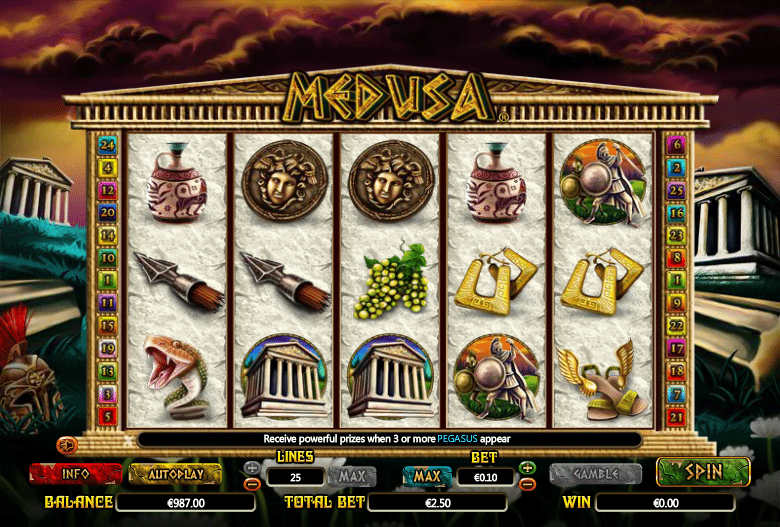Increase the bet with the green plus
Image resolution: width=780 pixels, height=527 pixels.
click(528, 468)
